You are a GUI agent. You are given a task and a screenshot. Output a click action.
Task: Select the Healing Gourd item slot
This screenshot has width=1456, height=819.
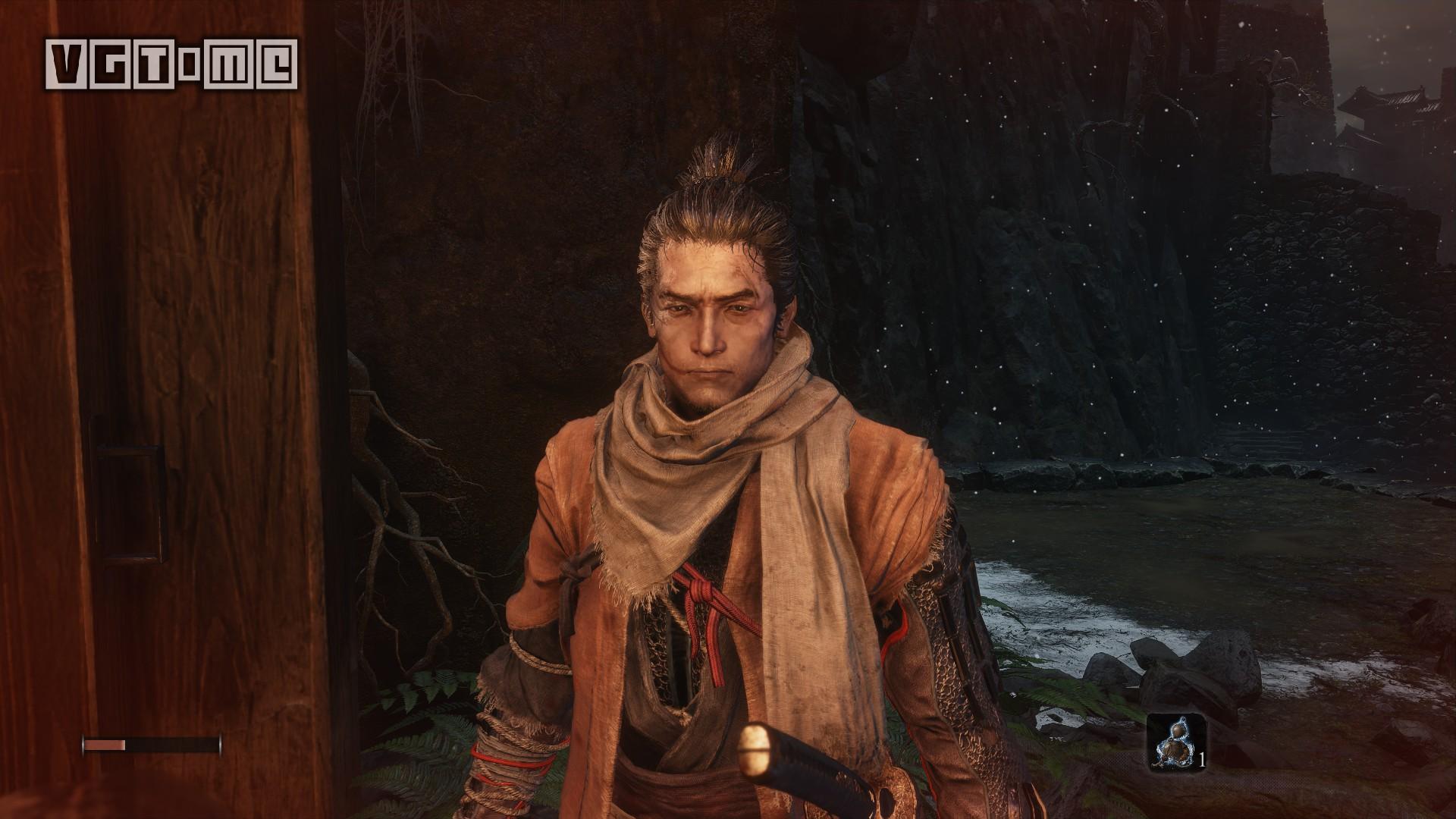1170,742
